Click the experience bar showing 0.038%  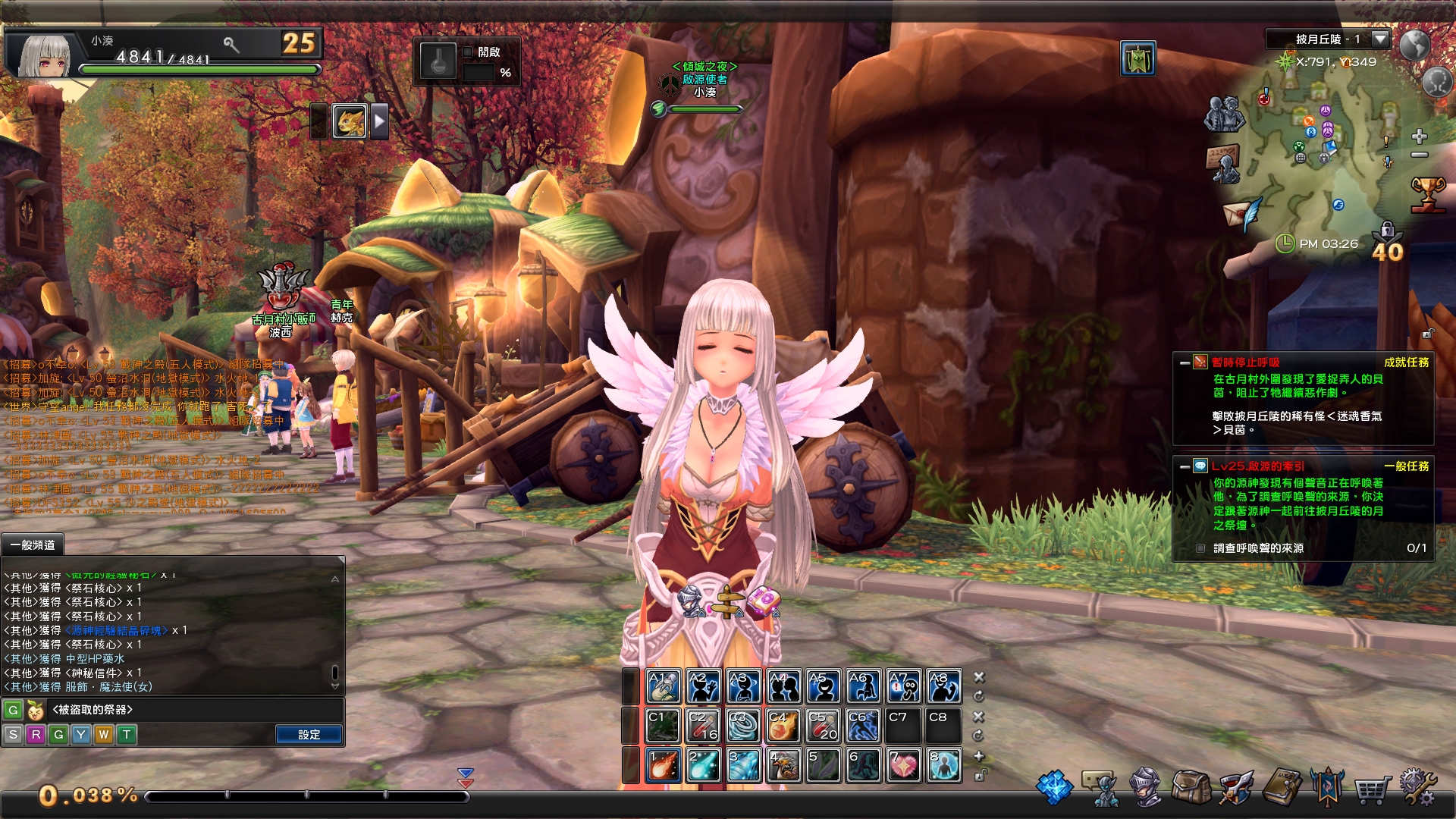coord(303,797)
